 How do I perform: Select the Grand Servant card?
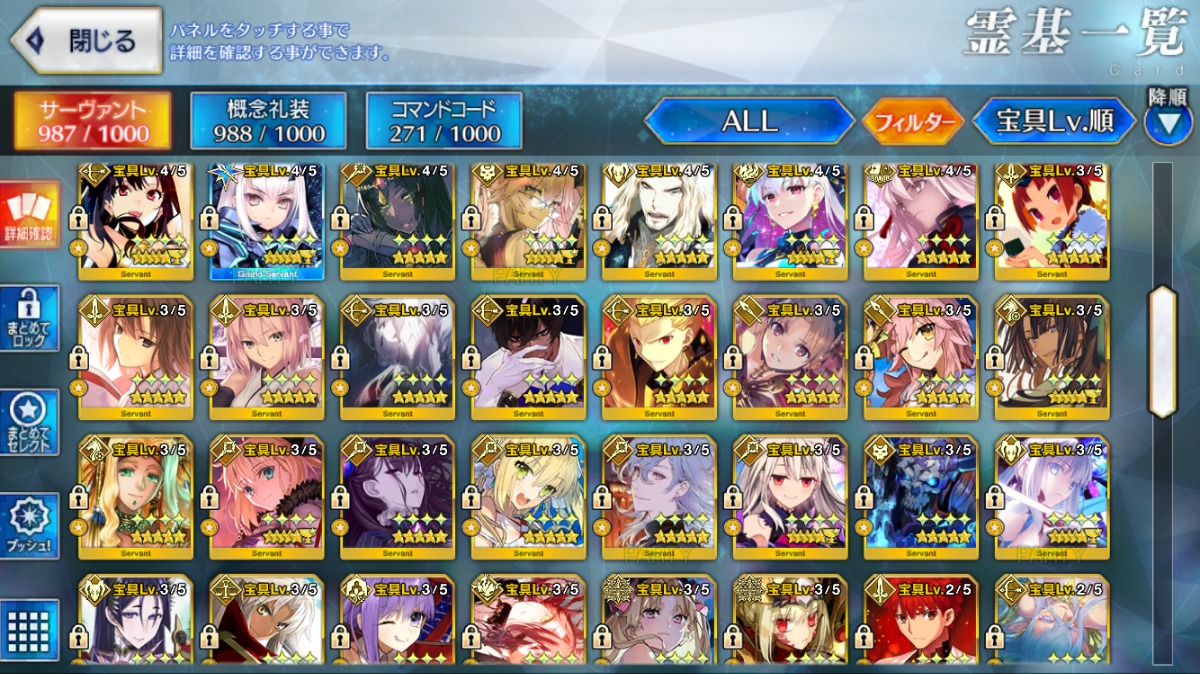(x=266, y=222)
